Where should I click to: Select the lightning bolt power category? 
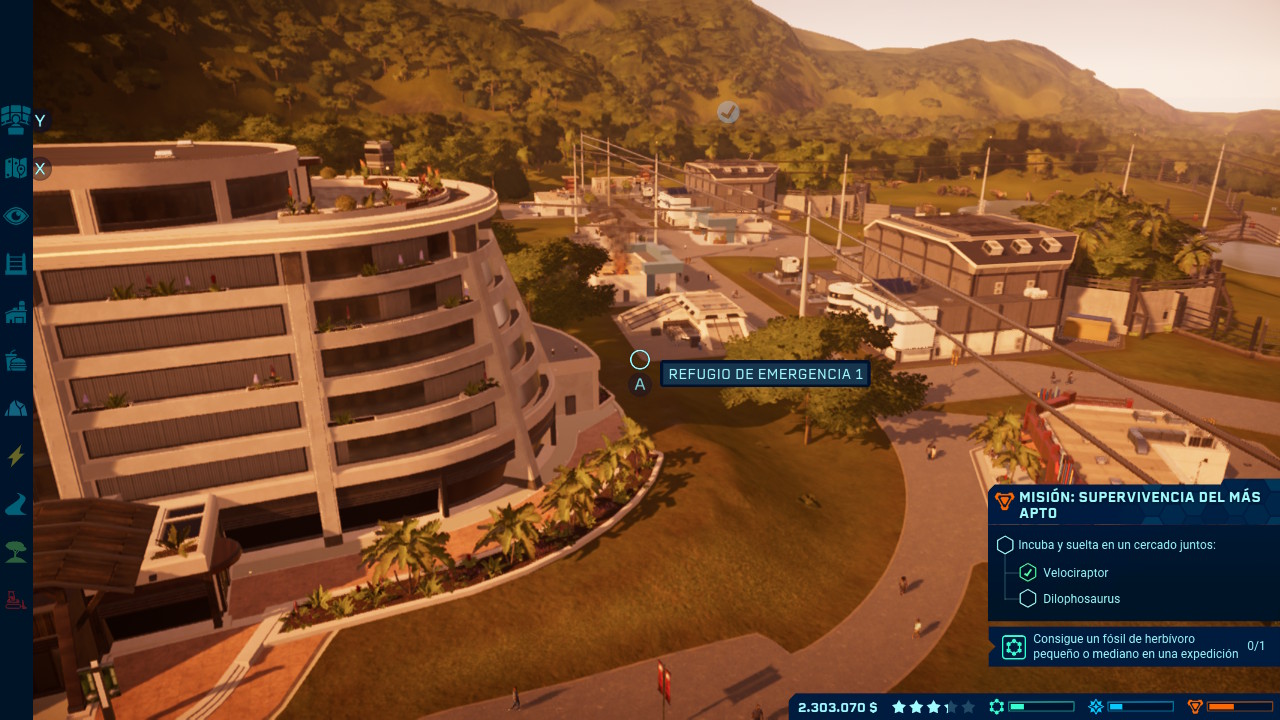[x=16, y=457]
